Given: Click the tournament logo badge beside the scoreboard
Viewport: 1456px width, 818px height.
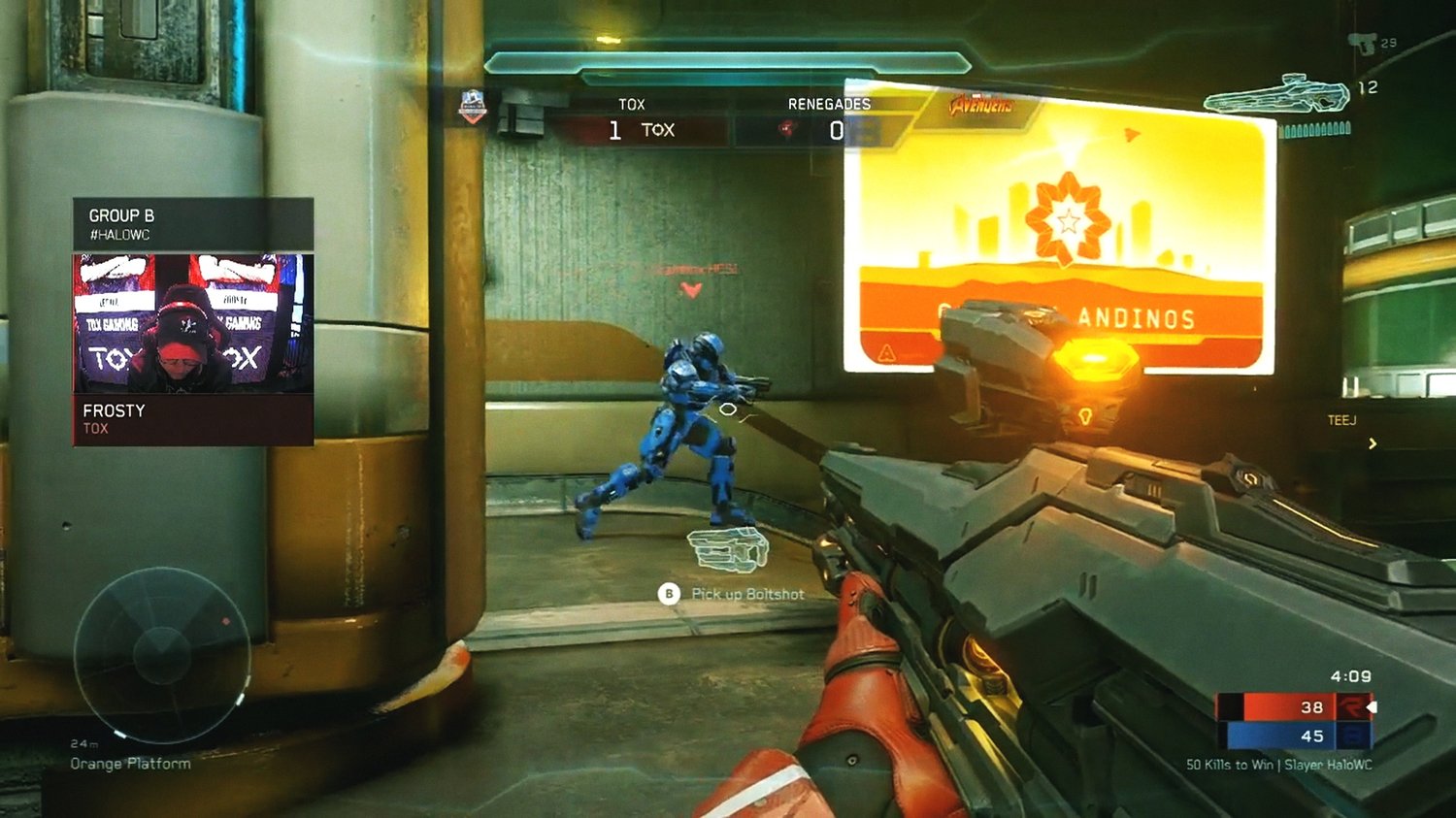Looking at the screenshot, I should 473,106.
